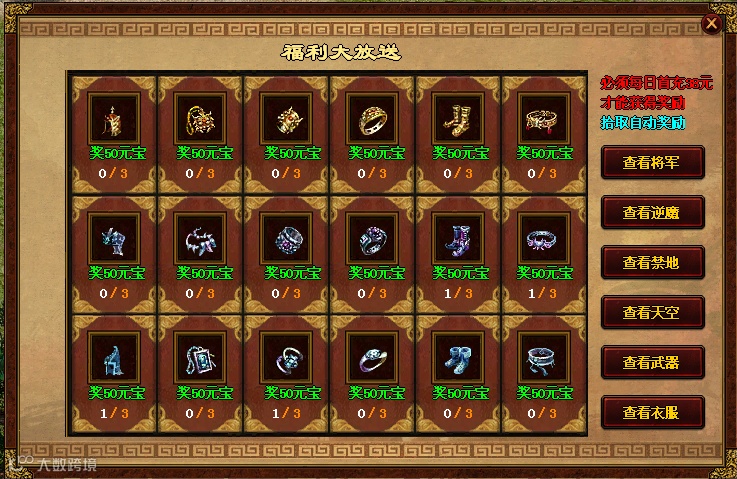This screenshot has height=479, width=737.
Task: Select the 查看天空 button
Action: click(x=653, y=312)
